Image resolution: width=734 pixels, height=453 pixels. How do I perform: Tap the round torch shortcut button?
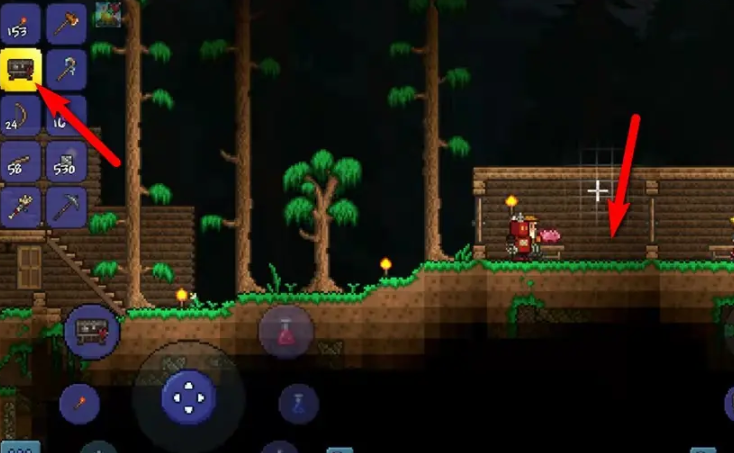point(79,404)
